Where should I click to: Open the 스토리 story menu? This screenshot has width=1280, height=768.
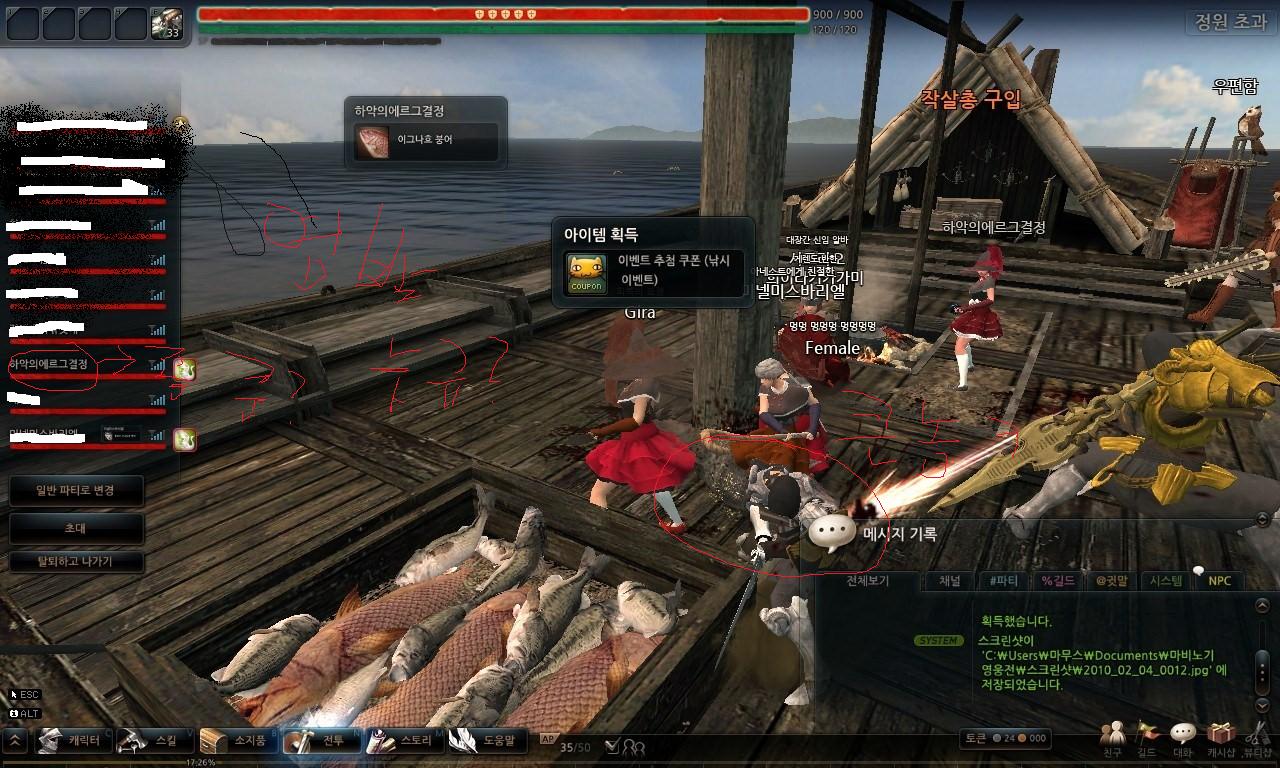(x=402, y=741)
